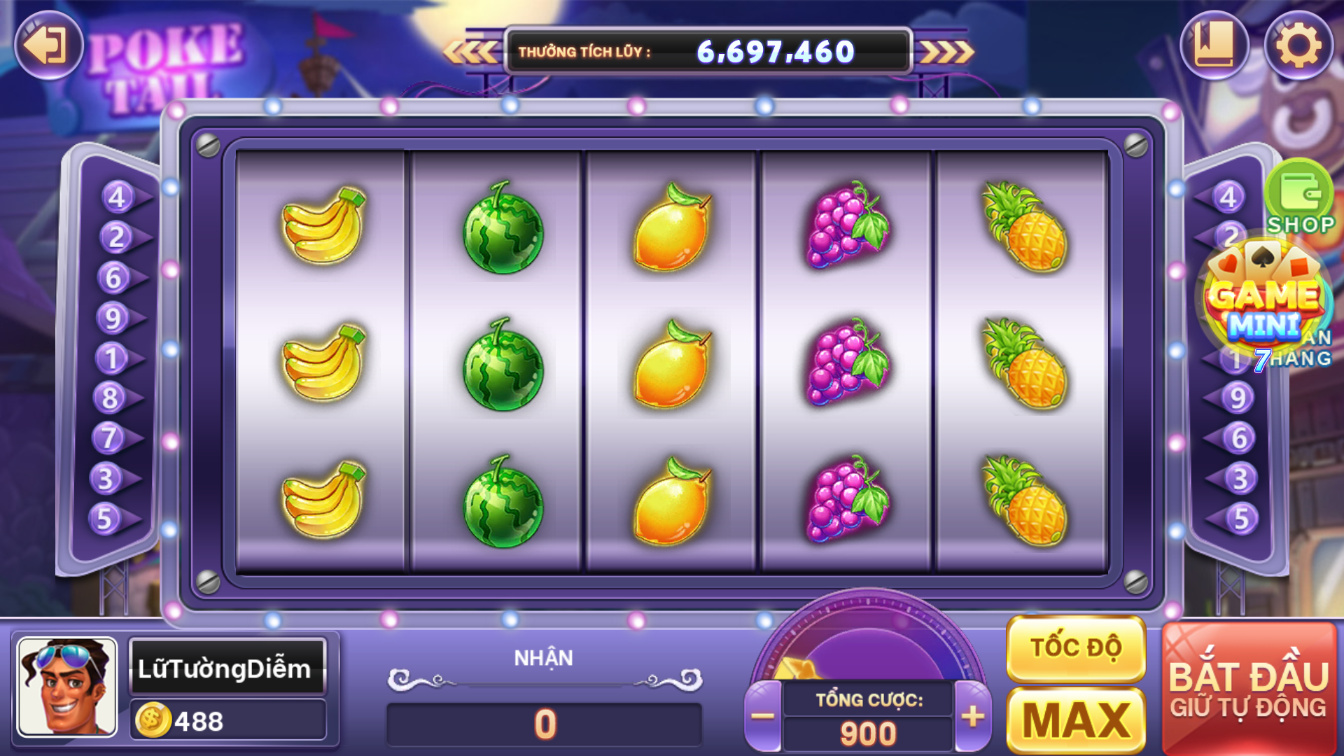1344x756 pixels.
Task: View the player avatar profile
Action: tap(67, 687)
